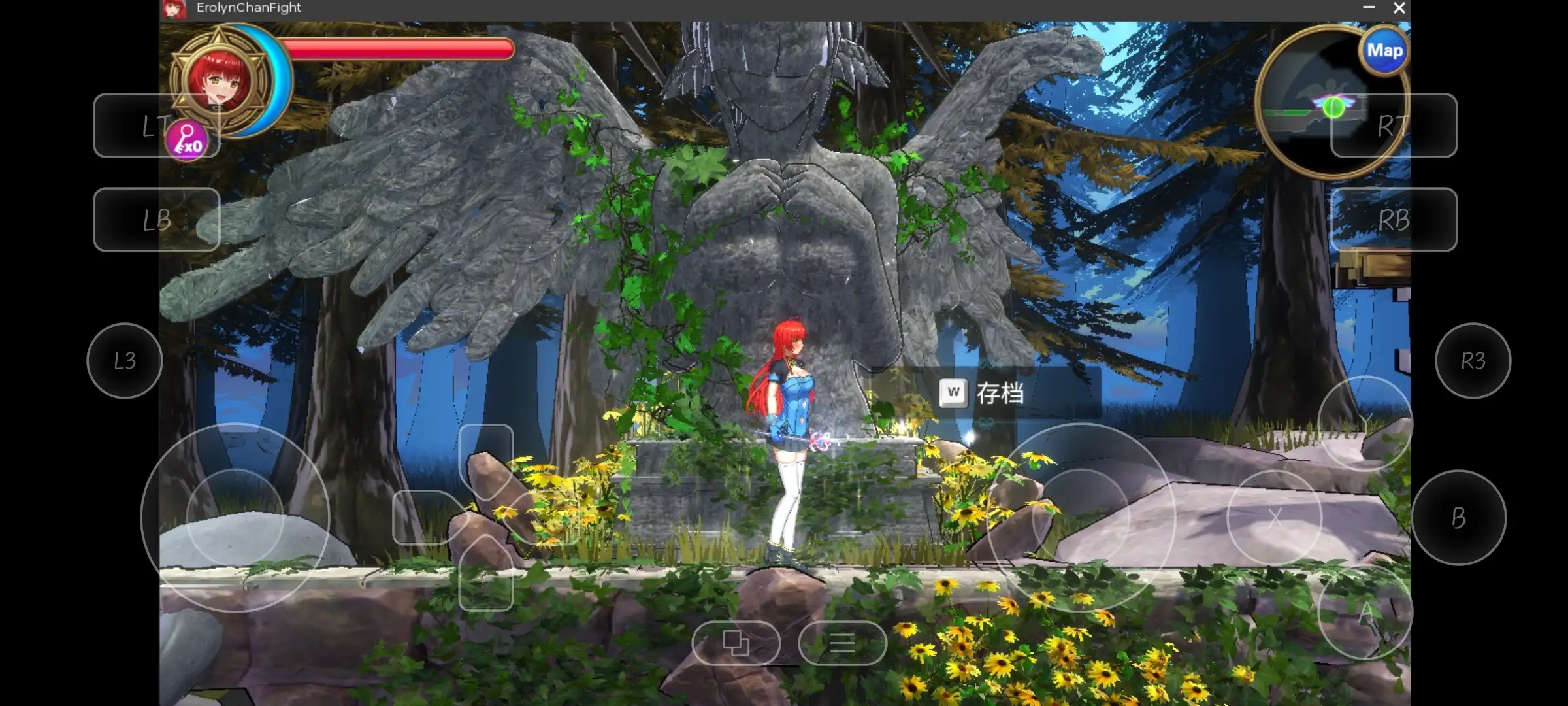
Task: Tap the on-screen B button
Action: 1458,518
